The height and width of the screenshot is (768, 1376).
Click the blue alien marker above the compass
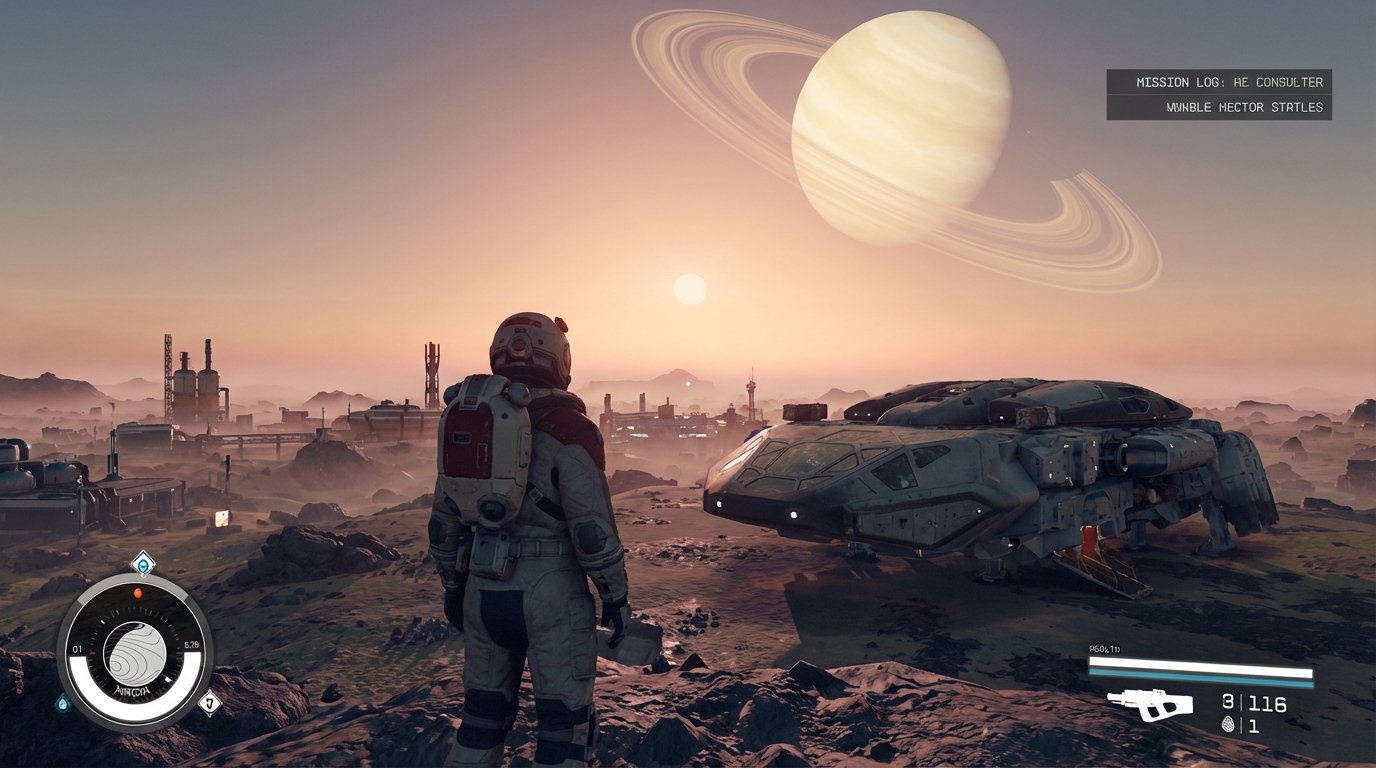coord(143,562)
